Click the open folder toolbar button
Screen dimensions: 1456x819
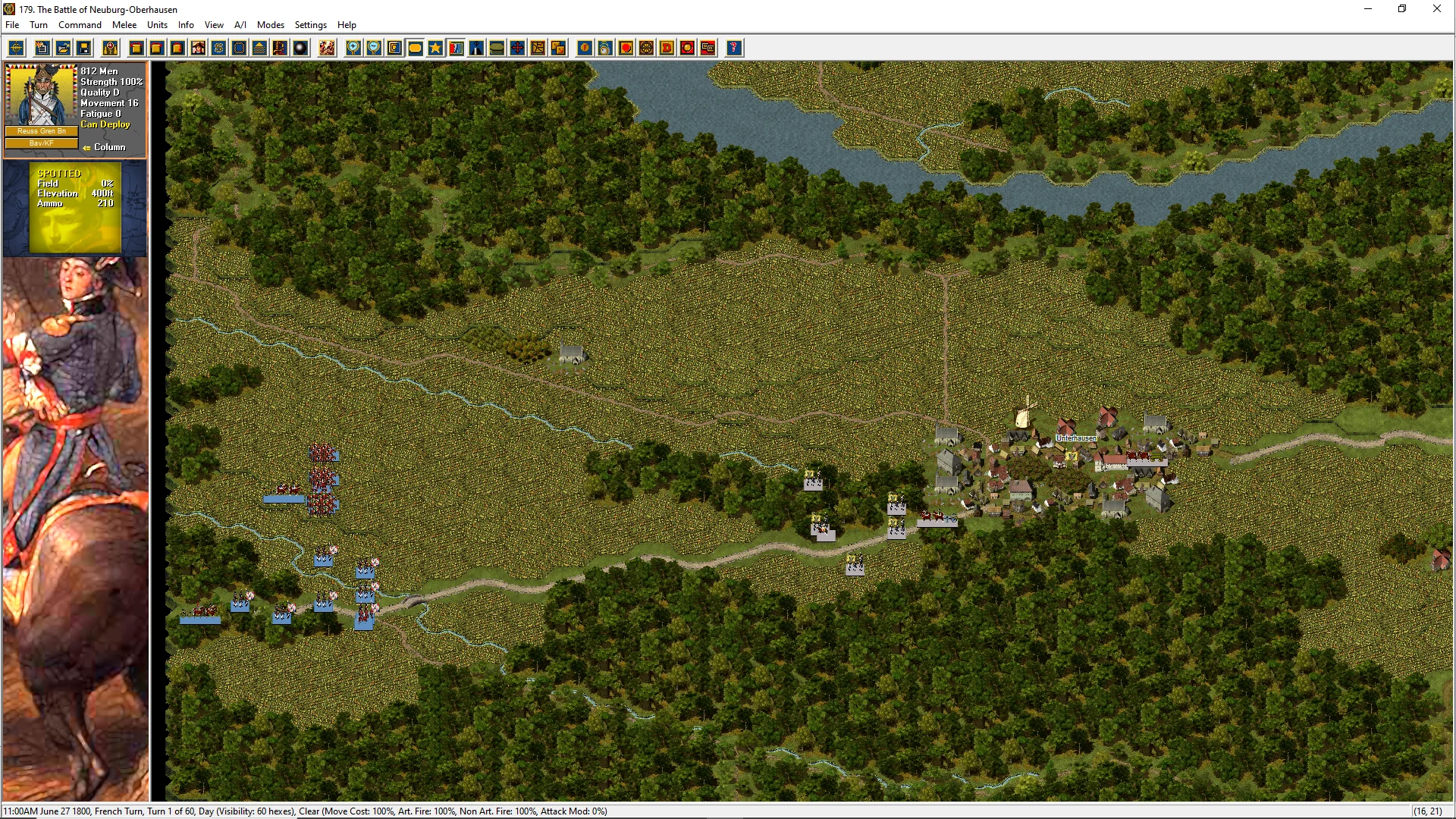(x=64, y=49)
